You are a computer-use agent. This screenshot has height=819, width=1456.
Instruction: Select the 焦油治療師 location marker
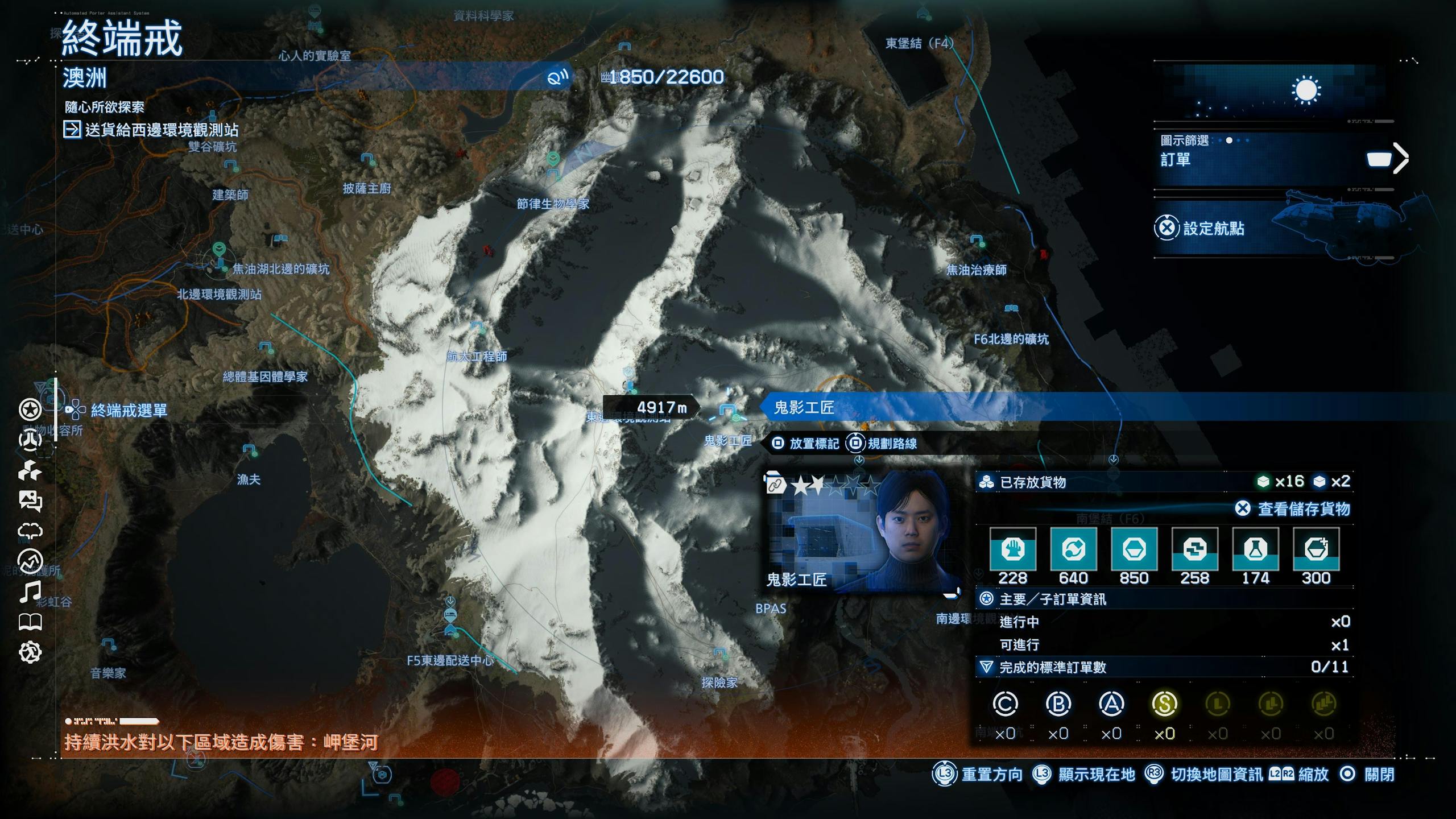(x=977, y=241)
